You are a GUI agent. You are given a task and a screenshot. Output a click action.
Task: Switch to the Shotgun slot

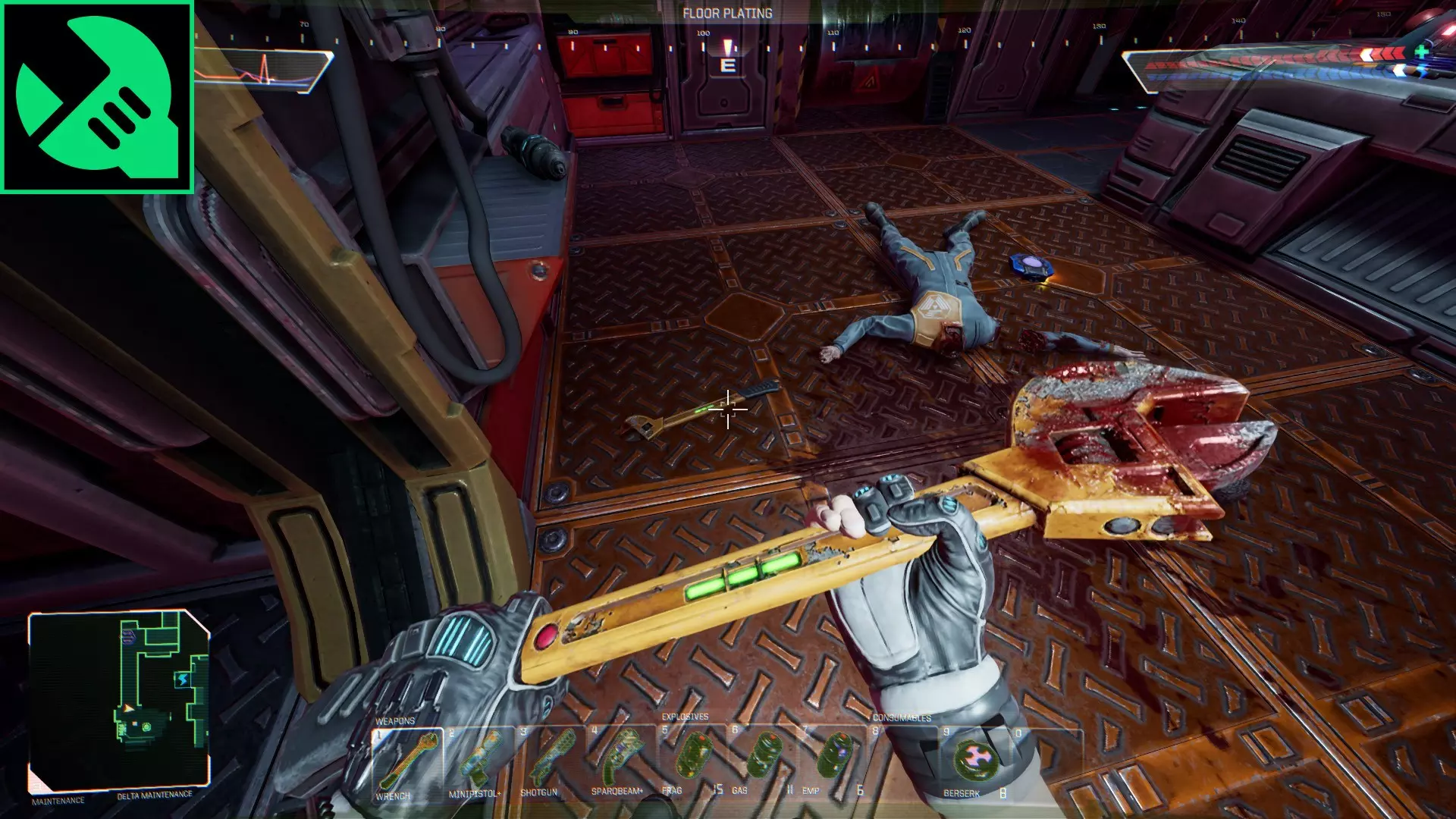549,763
